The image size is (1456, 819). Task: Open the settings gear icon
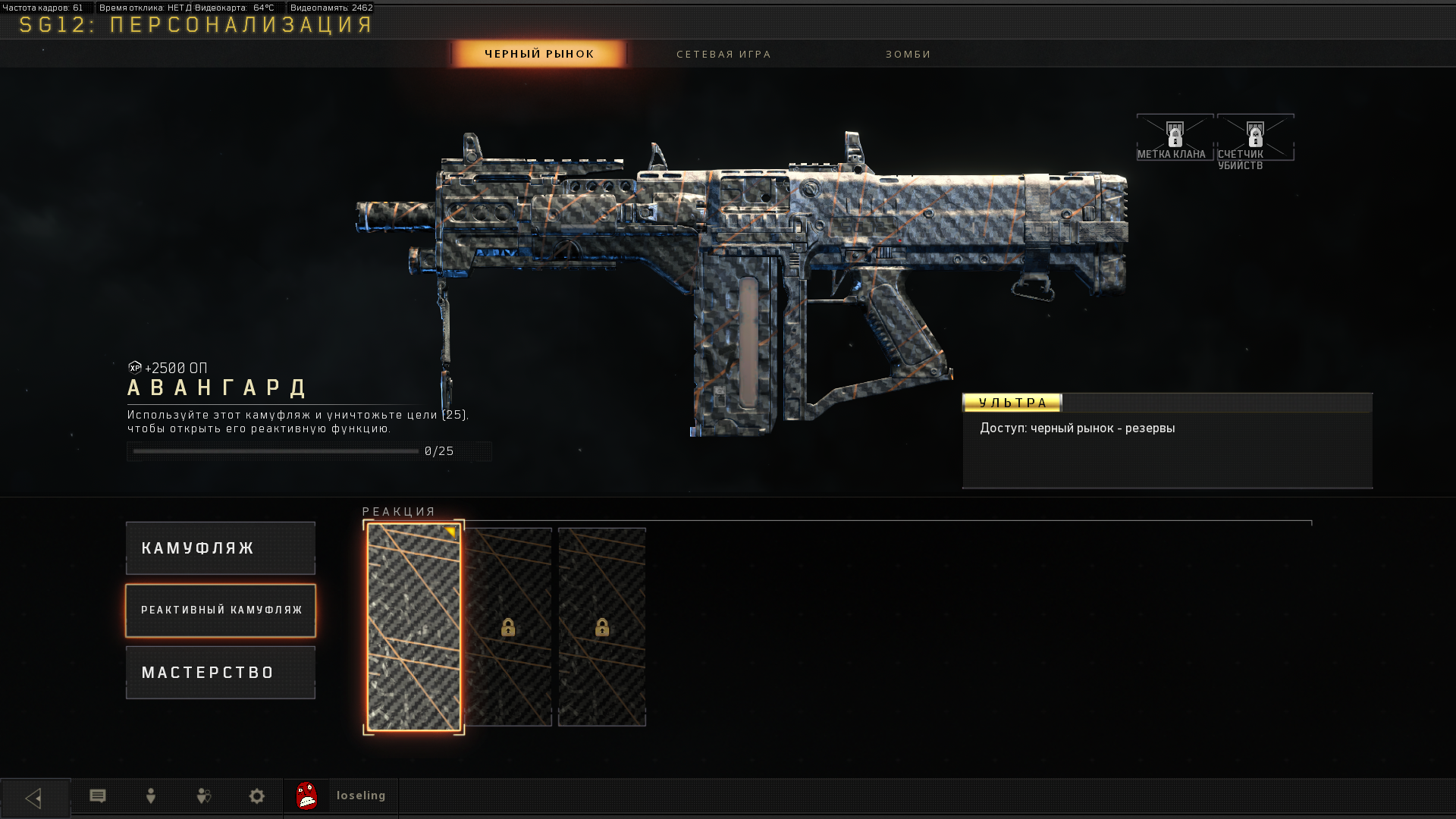pos(257,796)
